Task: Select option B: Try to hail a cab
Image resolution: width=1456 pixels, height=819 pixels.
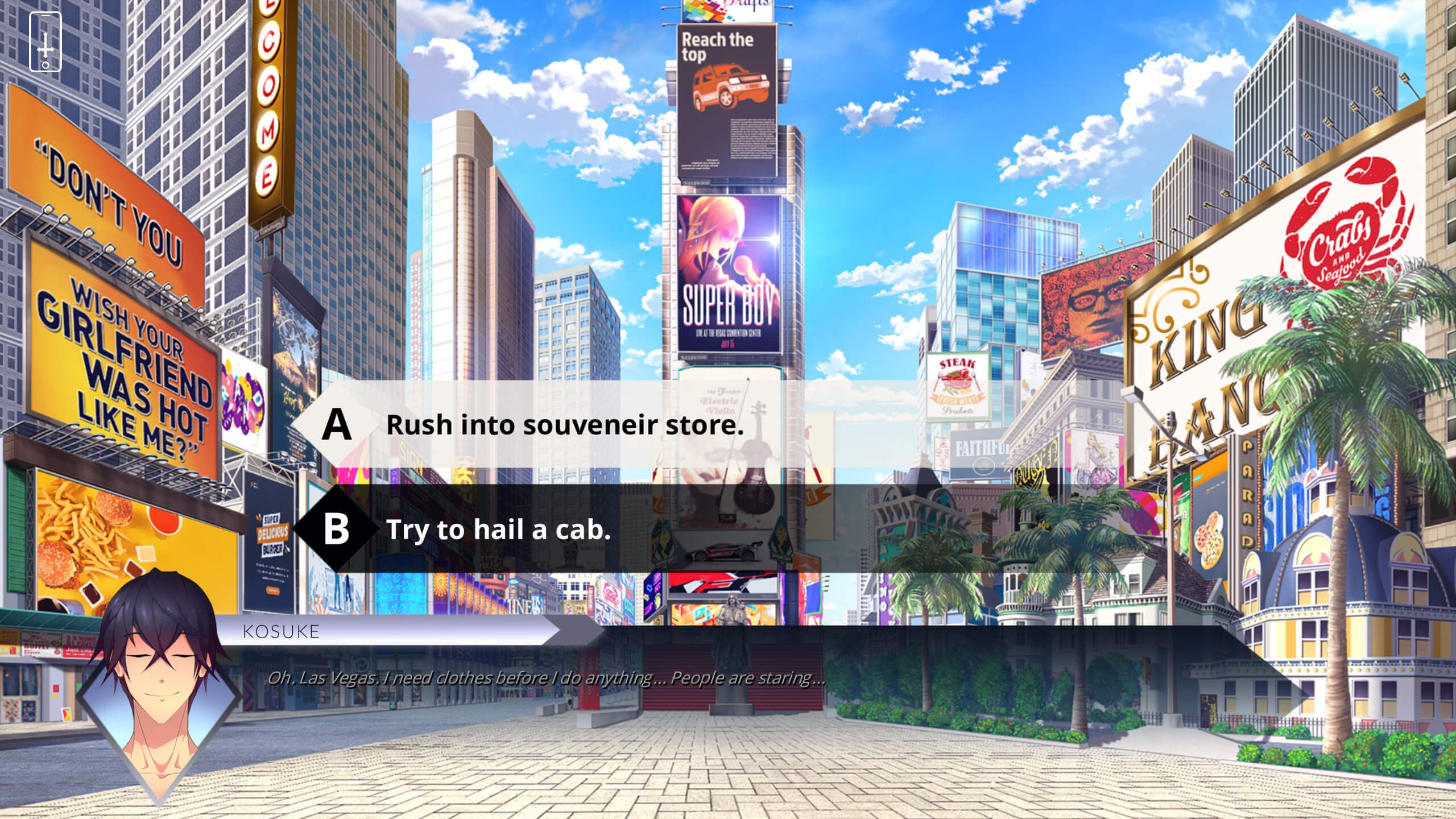Action: coord(498,530)
